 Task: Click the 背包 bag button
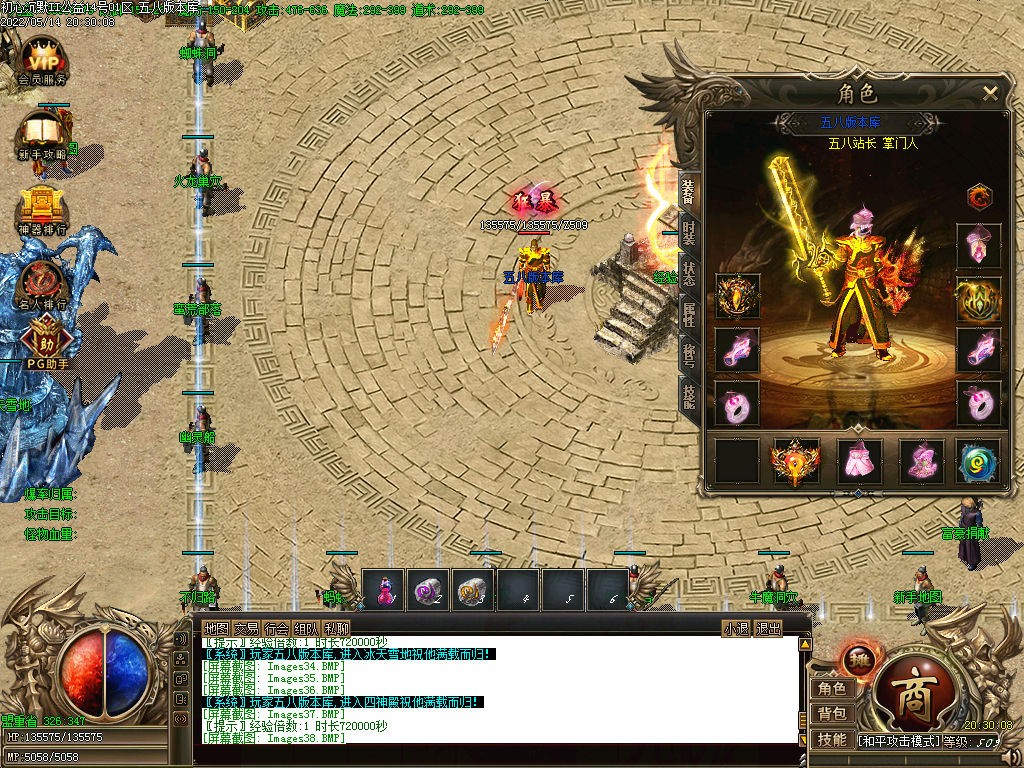(831, 713)
